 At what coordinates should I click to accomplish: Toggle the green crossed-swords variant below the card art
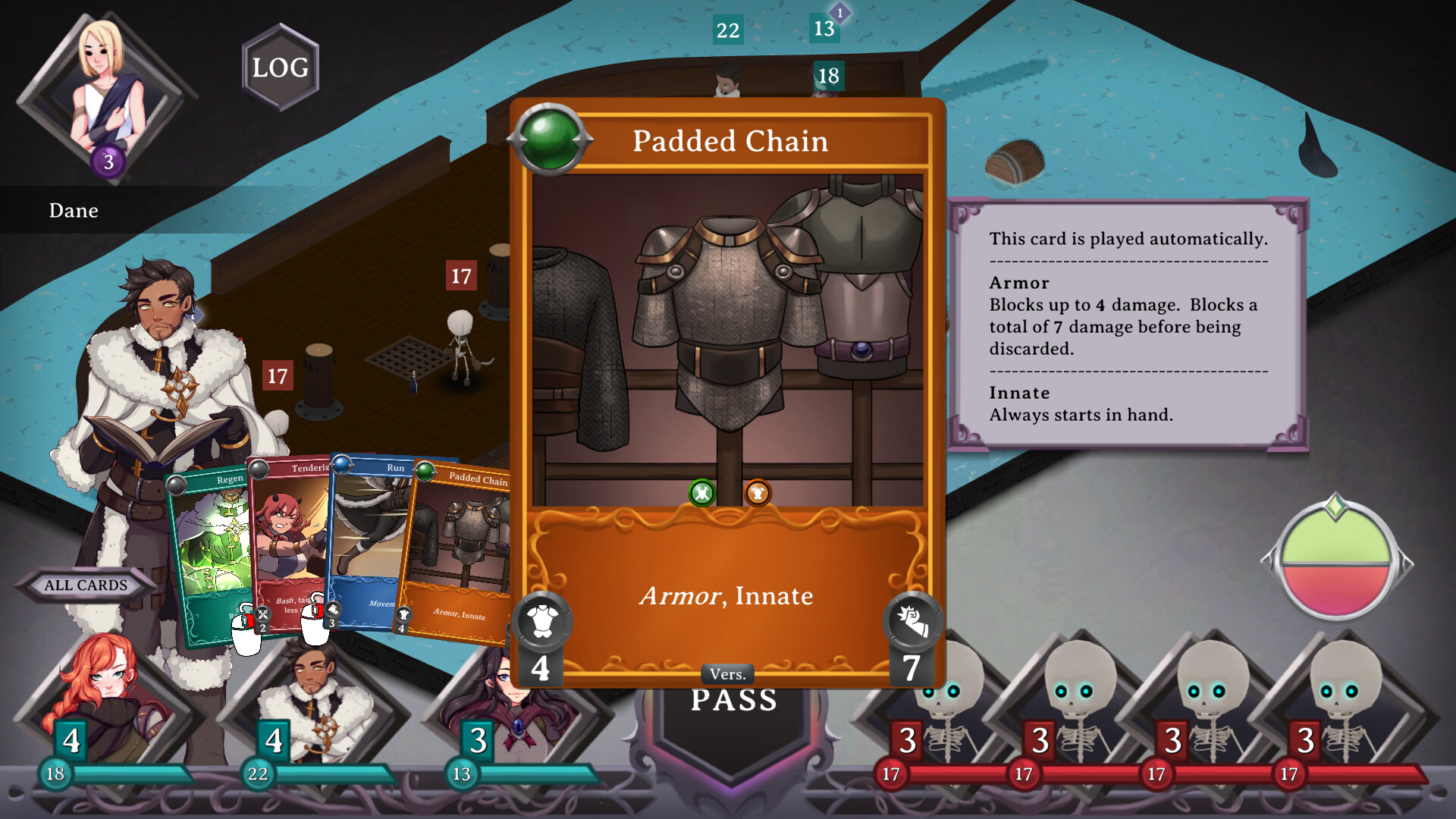point(700,491)
